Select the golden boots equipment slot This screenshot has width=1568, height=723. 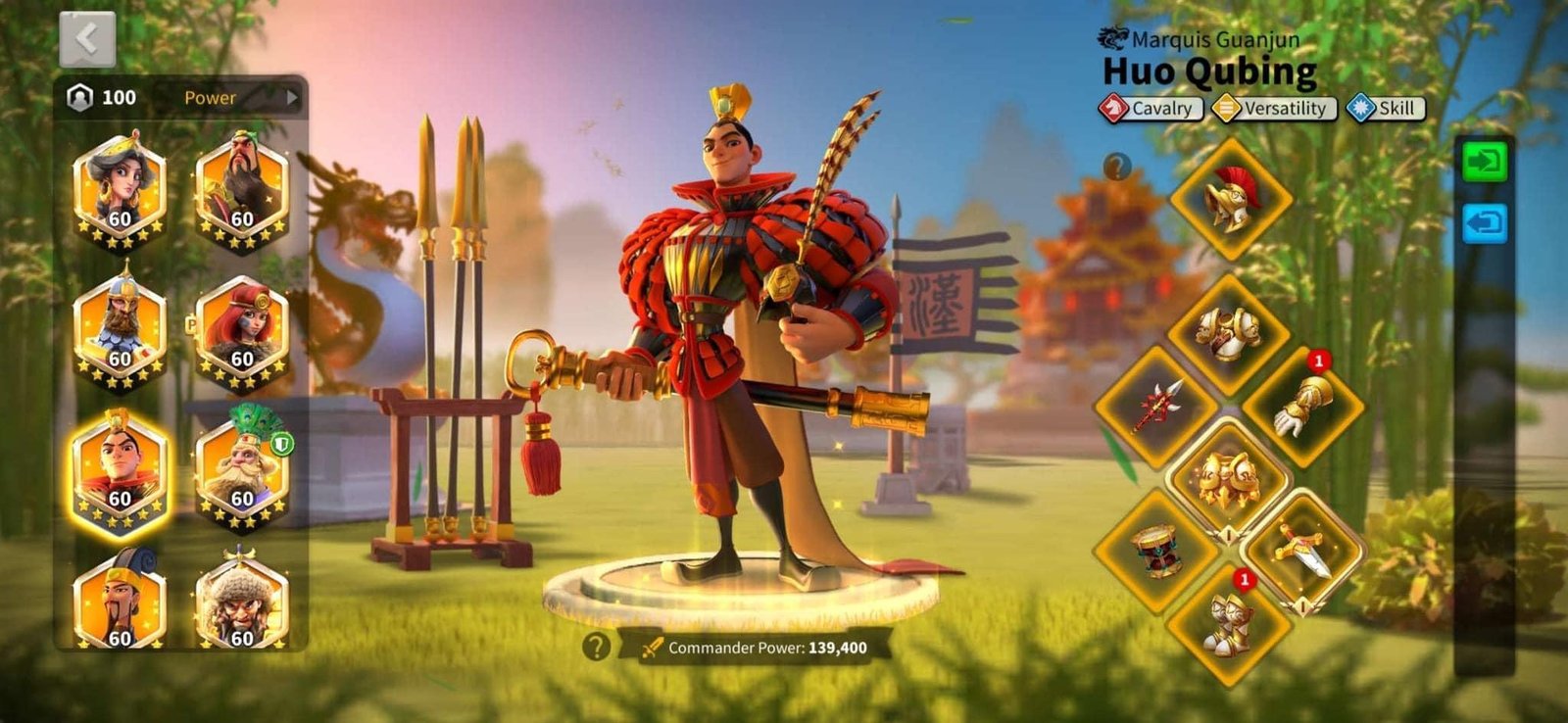coord(1229,622)
